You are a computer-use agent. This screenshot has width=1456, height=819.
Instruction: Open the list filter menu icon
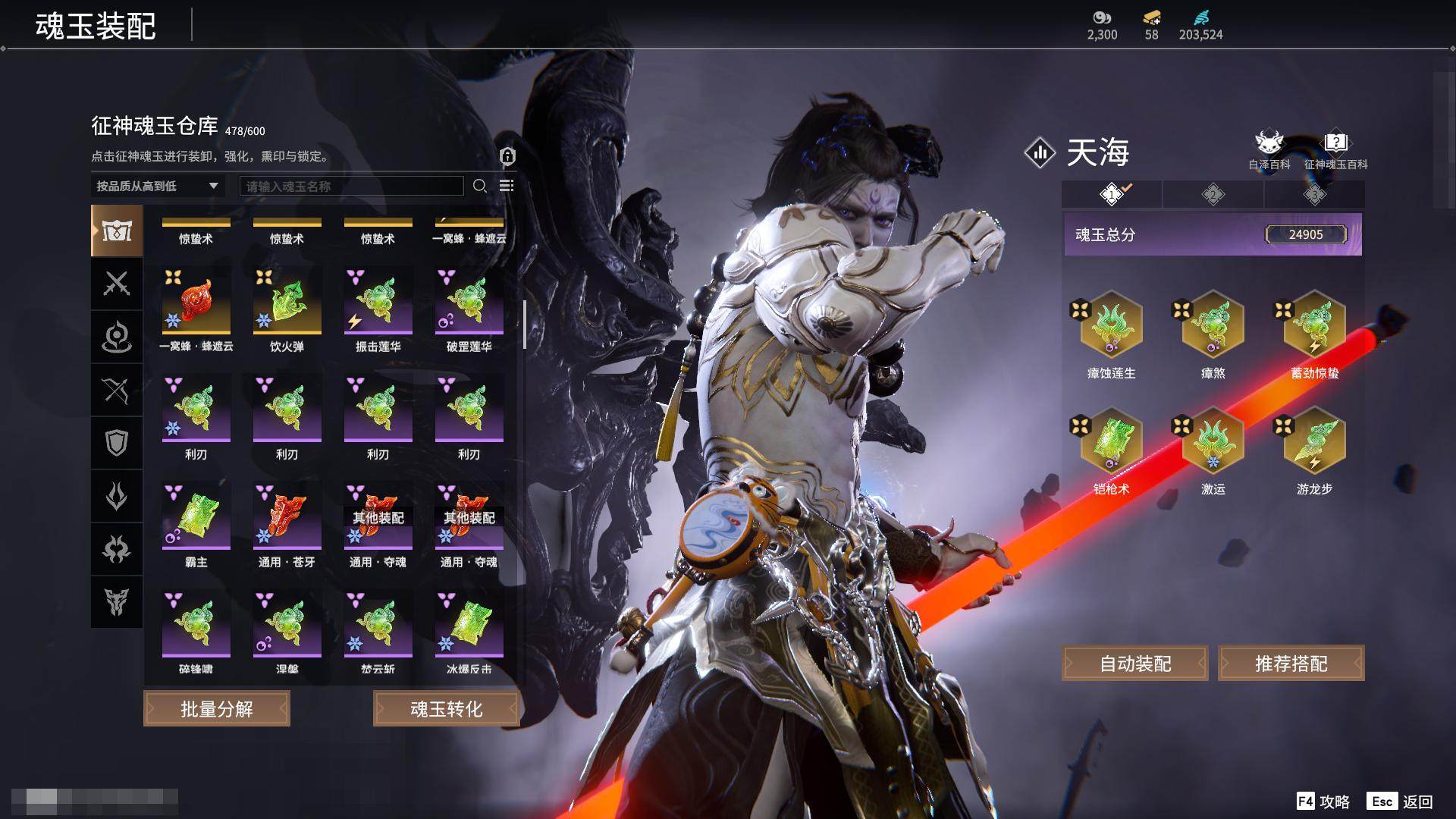(507, 186)
